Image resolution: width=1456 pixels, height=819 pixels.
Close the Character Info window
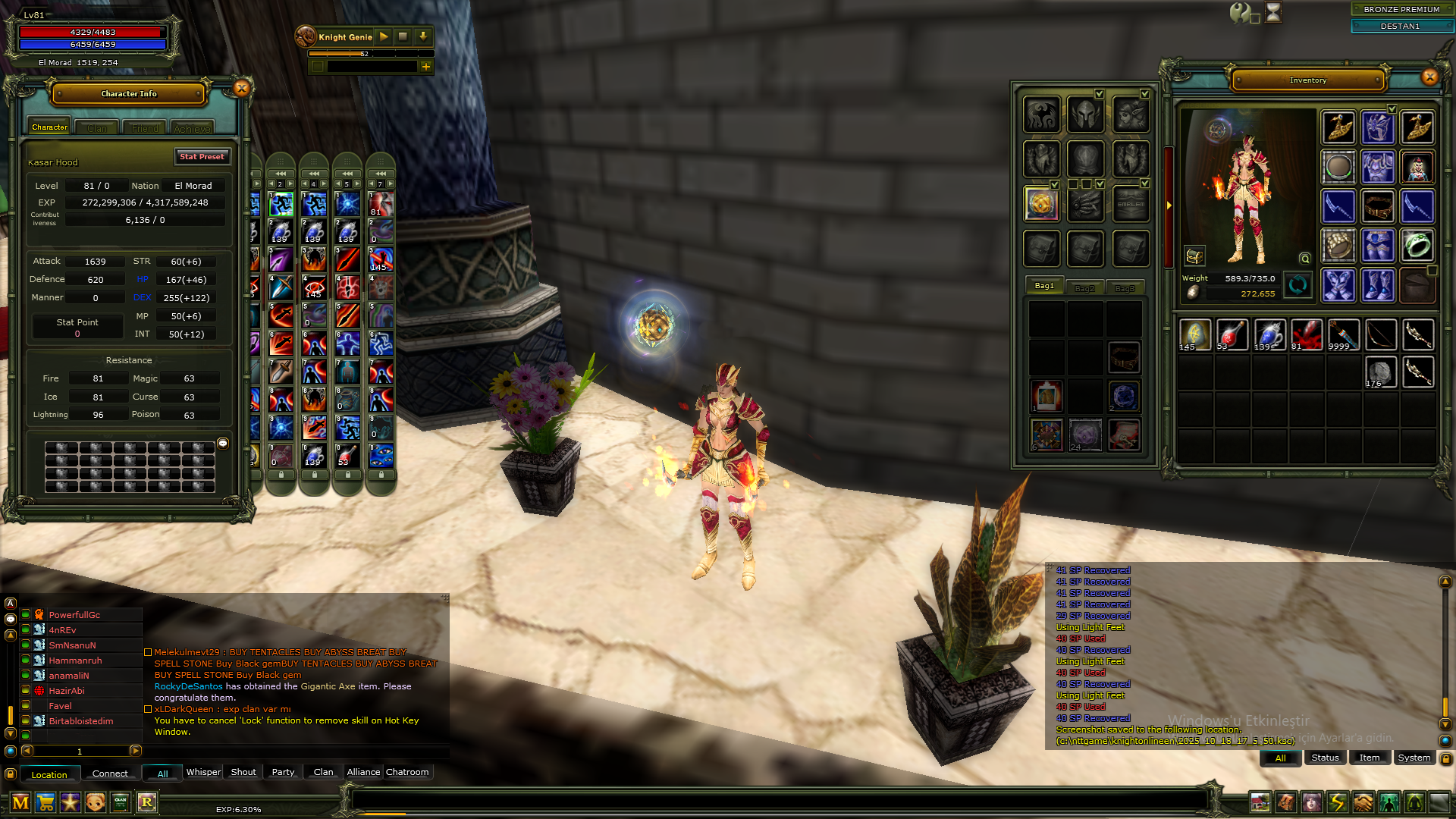tap(242, 89)
